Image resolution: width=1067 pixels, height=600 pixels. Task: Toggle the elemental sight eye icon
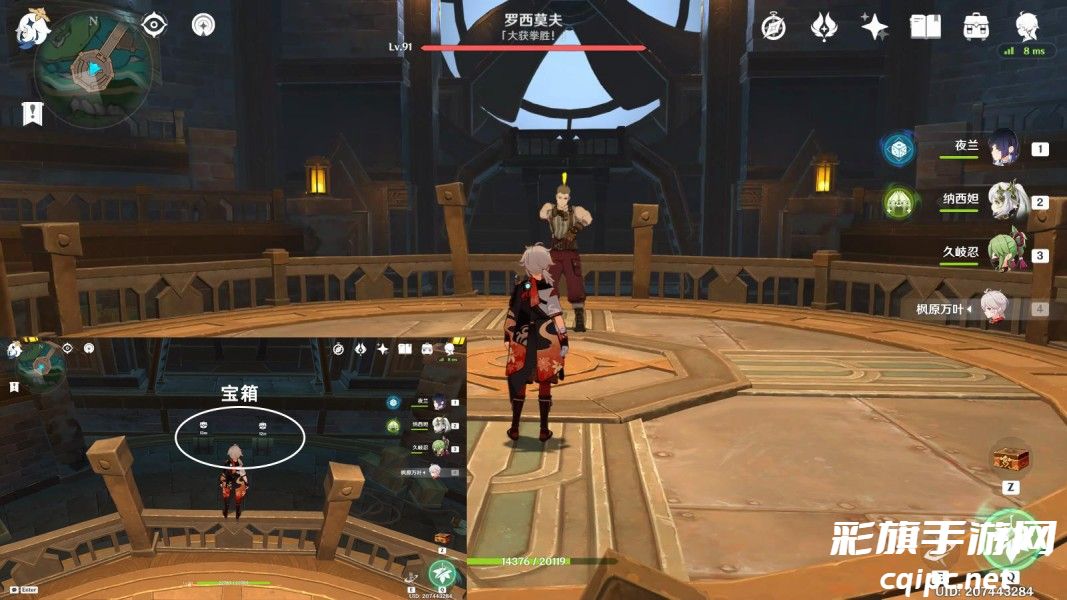(154, 25)
